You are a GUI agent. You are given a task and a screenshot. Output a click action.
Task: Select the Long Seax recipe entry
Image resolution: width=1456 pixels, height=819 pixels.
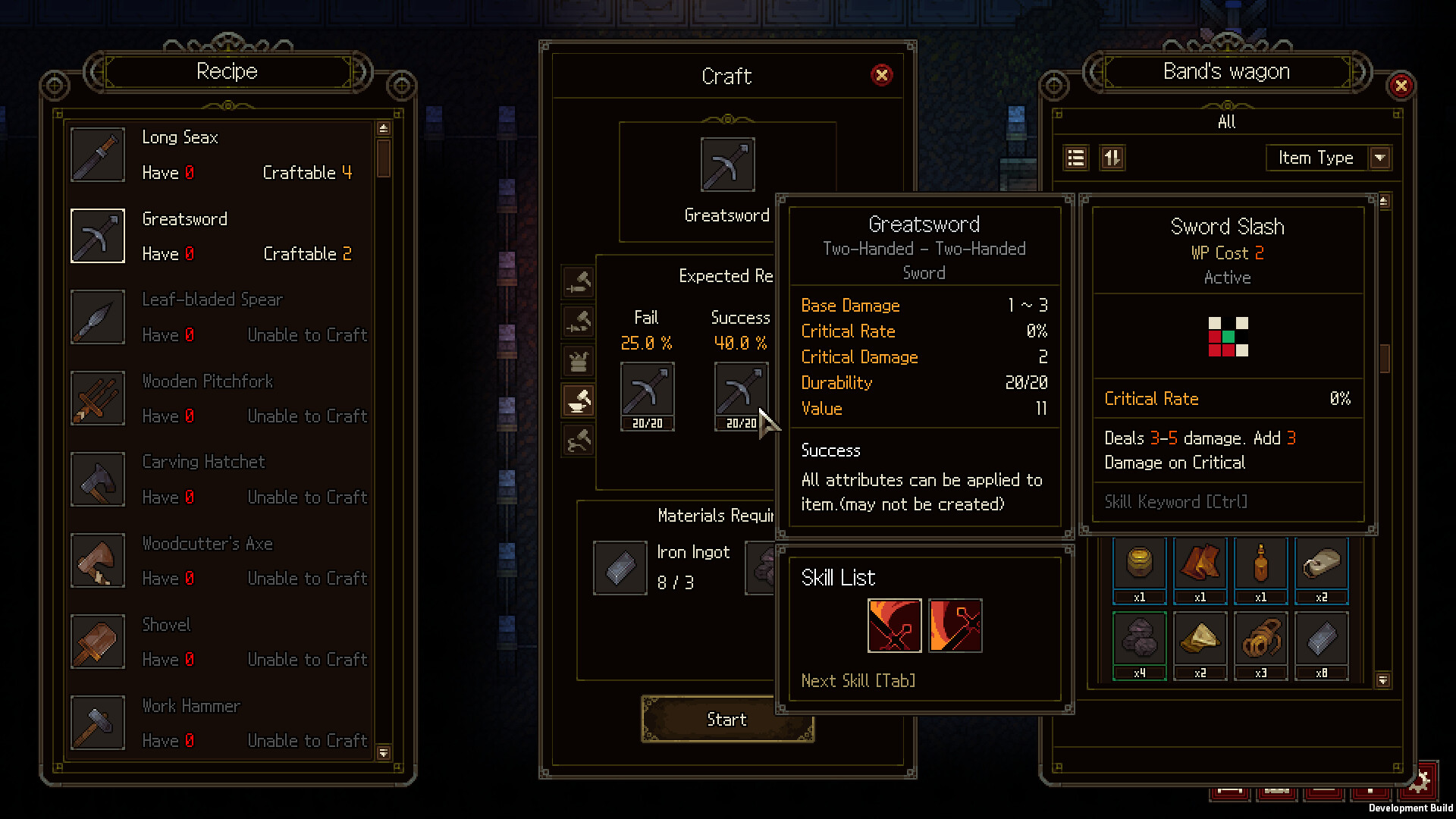220,155
